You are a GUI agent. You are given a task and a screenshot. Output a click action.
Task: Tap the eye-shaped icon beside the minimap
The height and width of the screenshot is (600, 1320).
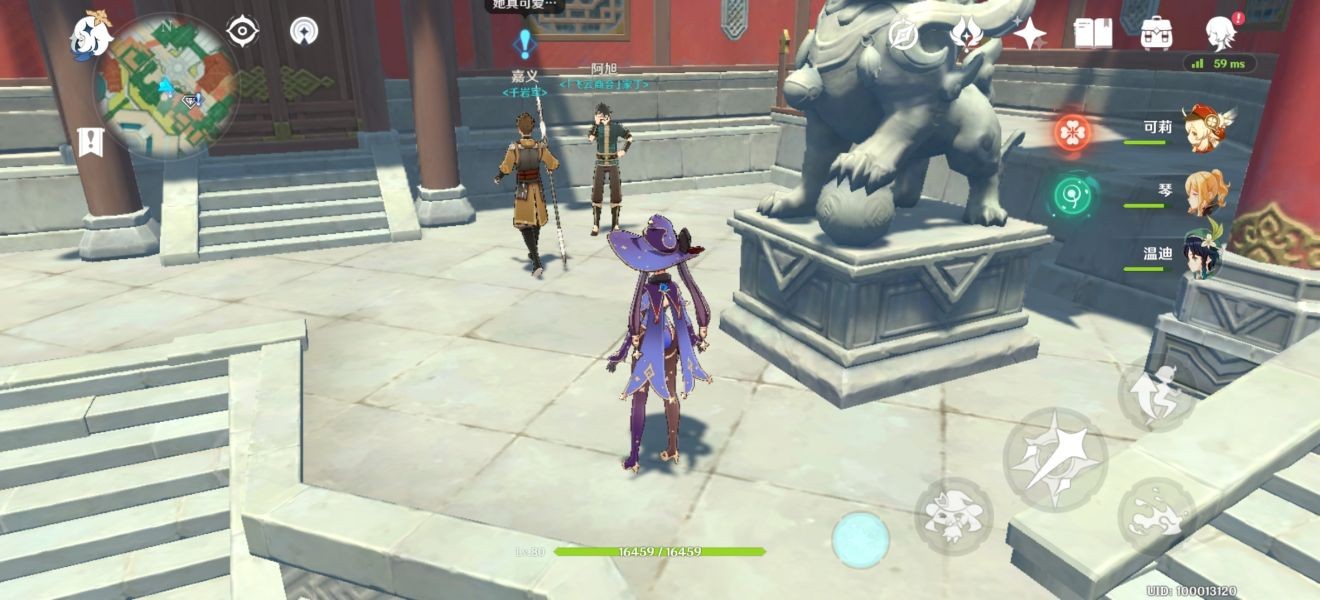[x=243, y=31]
